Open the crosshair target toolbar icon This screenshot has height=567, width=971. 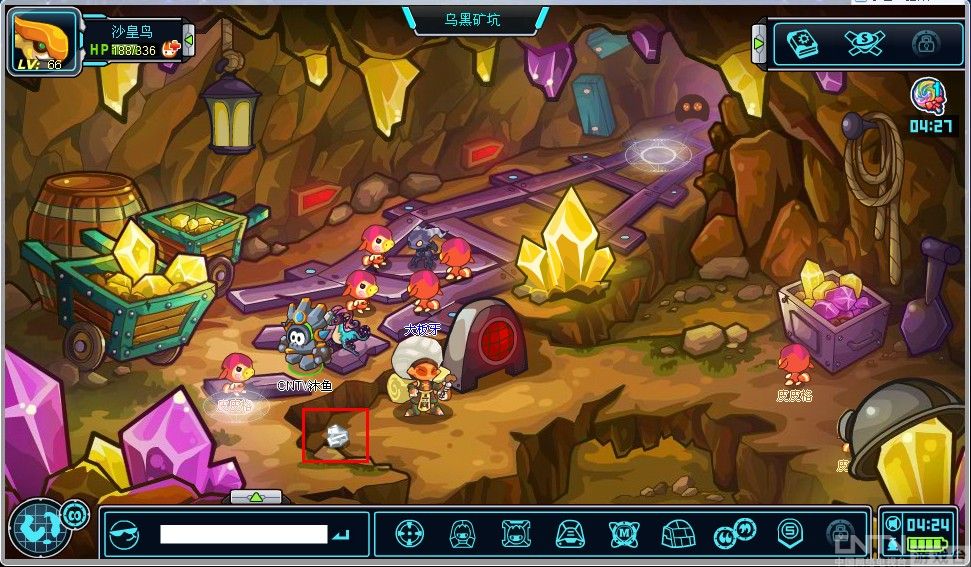[x=408, y=533]
